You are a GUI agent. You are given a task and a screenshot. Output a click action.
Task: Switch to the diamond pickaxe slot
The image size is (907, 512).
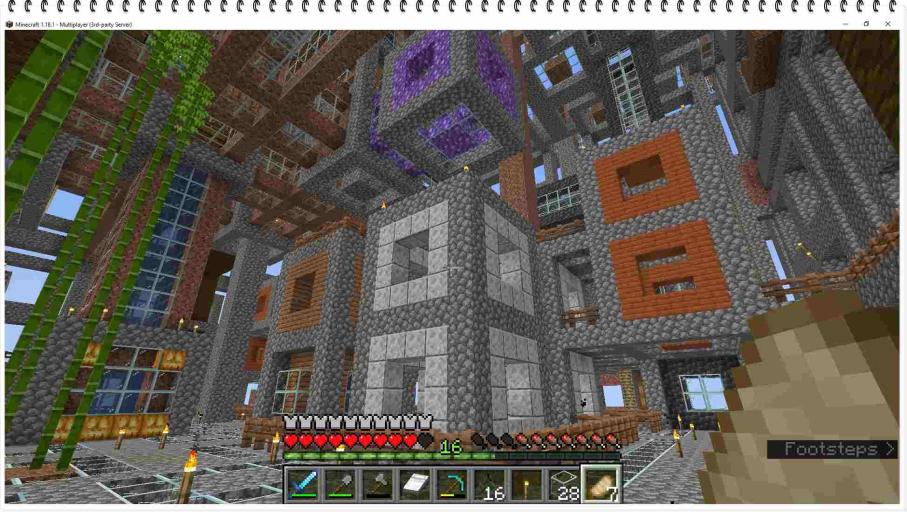coord(452,484)
